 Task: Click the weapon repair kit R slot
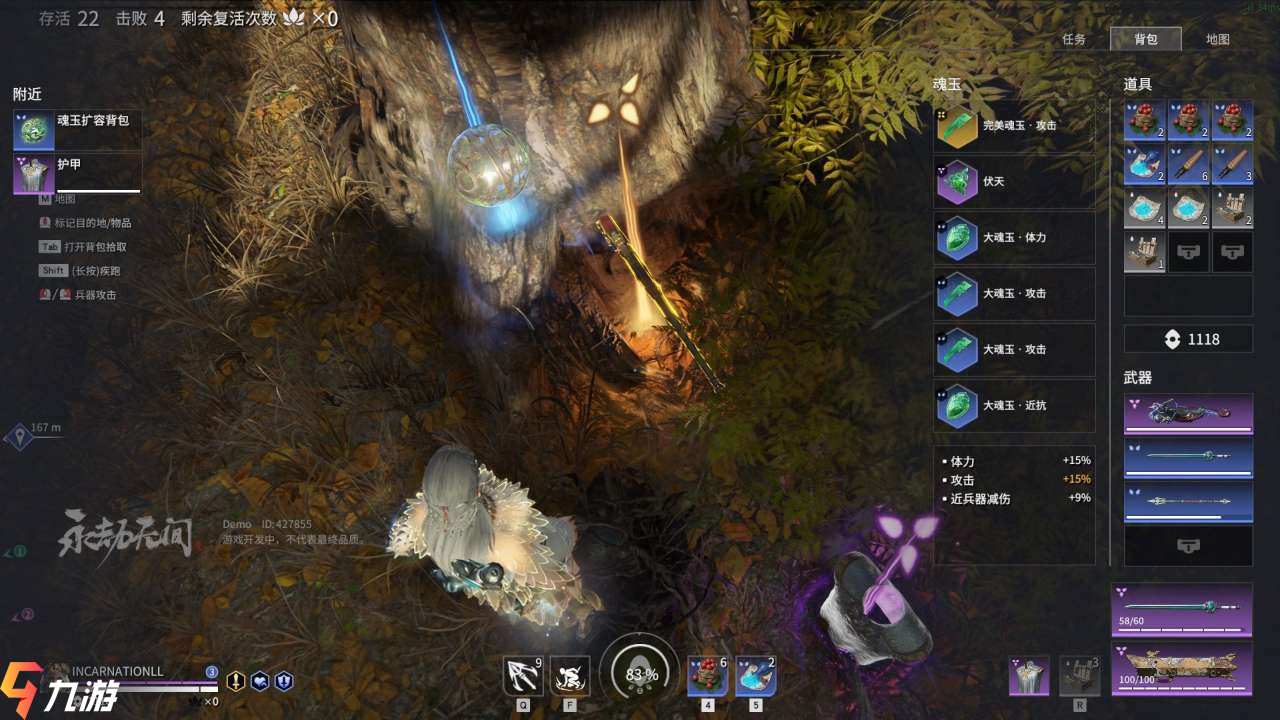[x=1080, y=676]
